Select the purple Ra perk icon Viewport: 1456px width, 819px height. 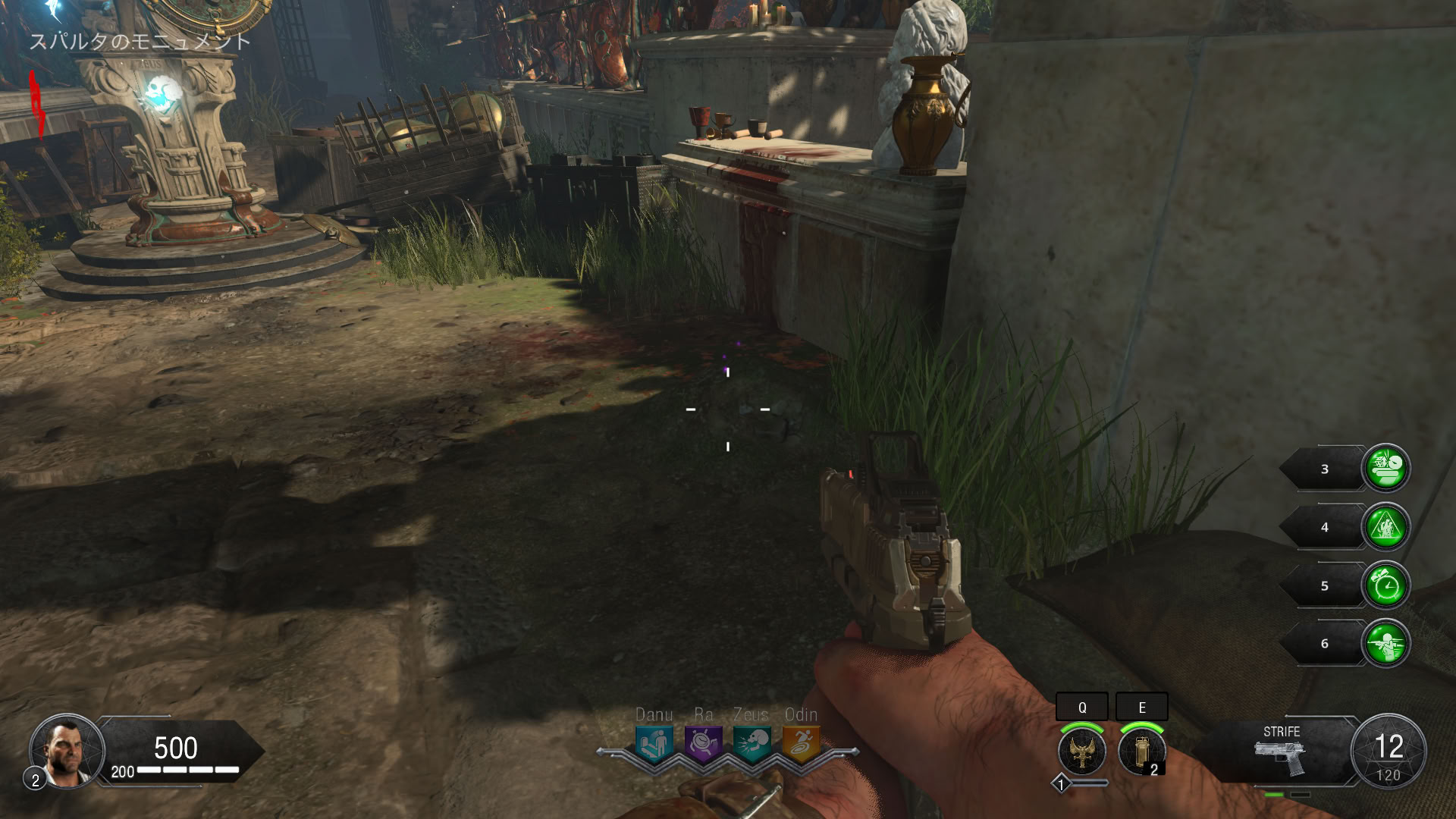coord(703,742)
